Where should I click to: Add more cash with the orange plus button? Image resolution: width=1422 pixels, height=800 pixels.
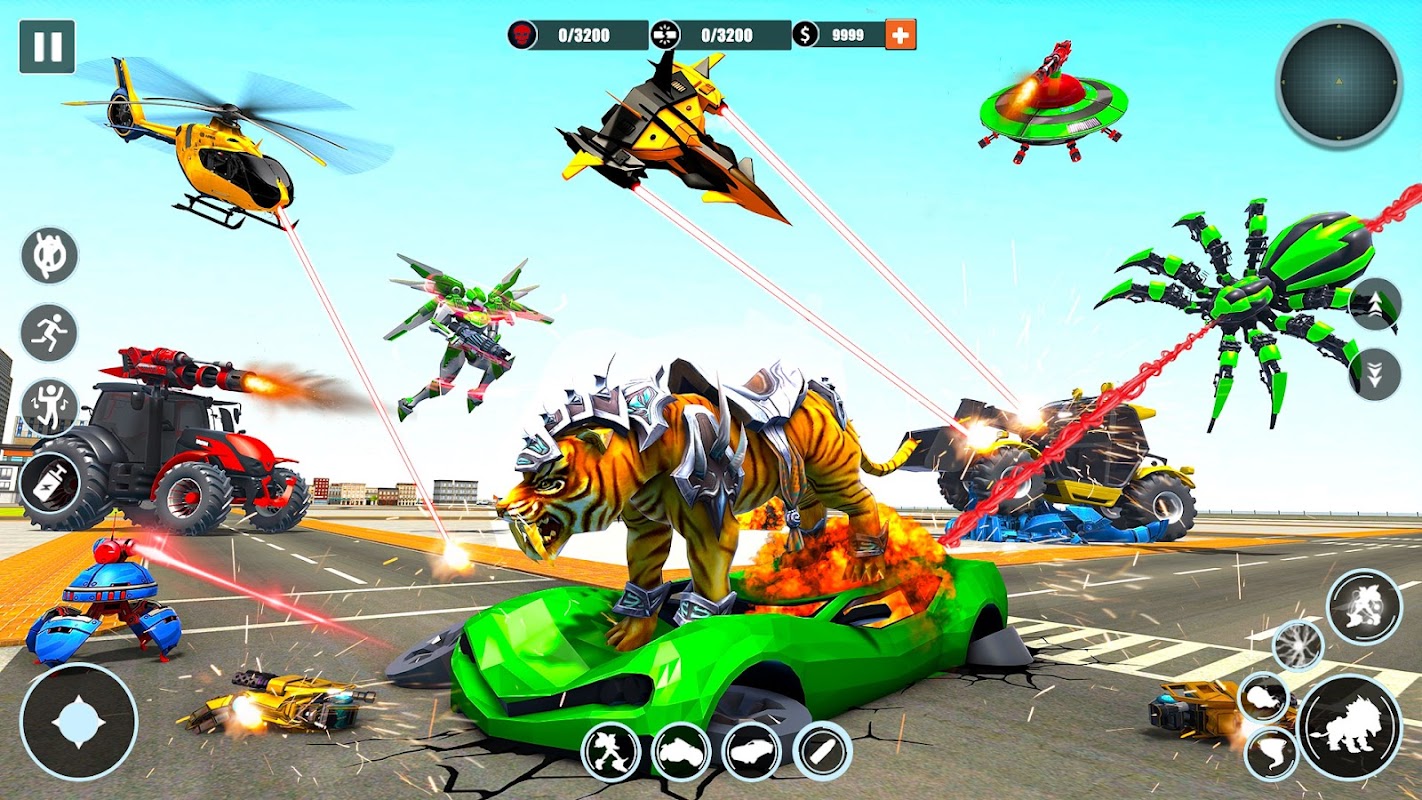(x=901, y=35)
